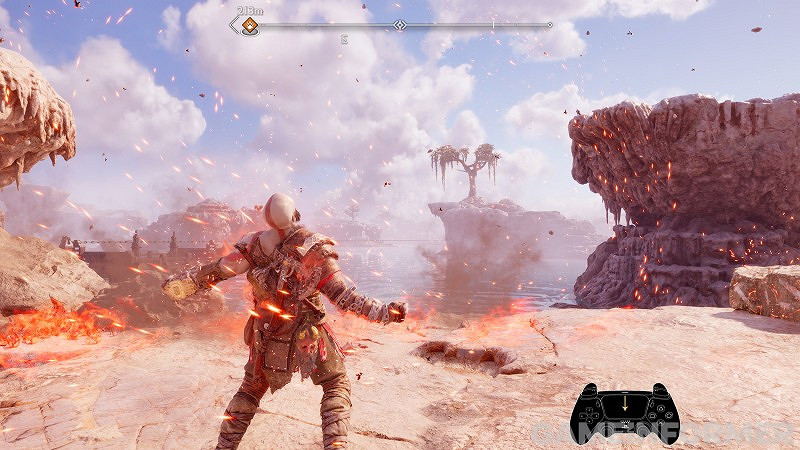Screen dimensions: 800x450
Task: Select the orange quest objective marker on the compass
Action: (x=248, y=26)
